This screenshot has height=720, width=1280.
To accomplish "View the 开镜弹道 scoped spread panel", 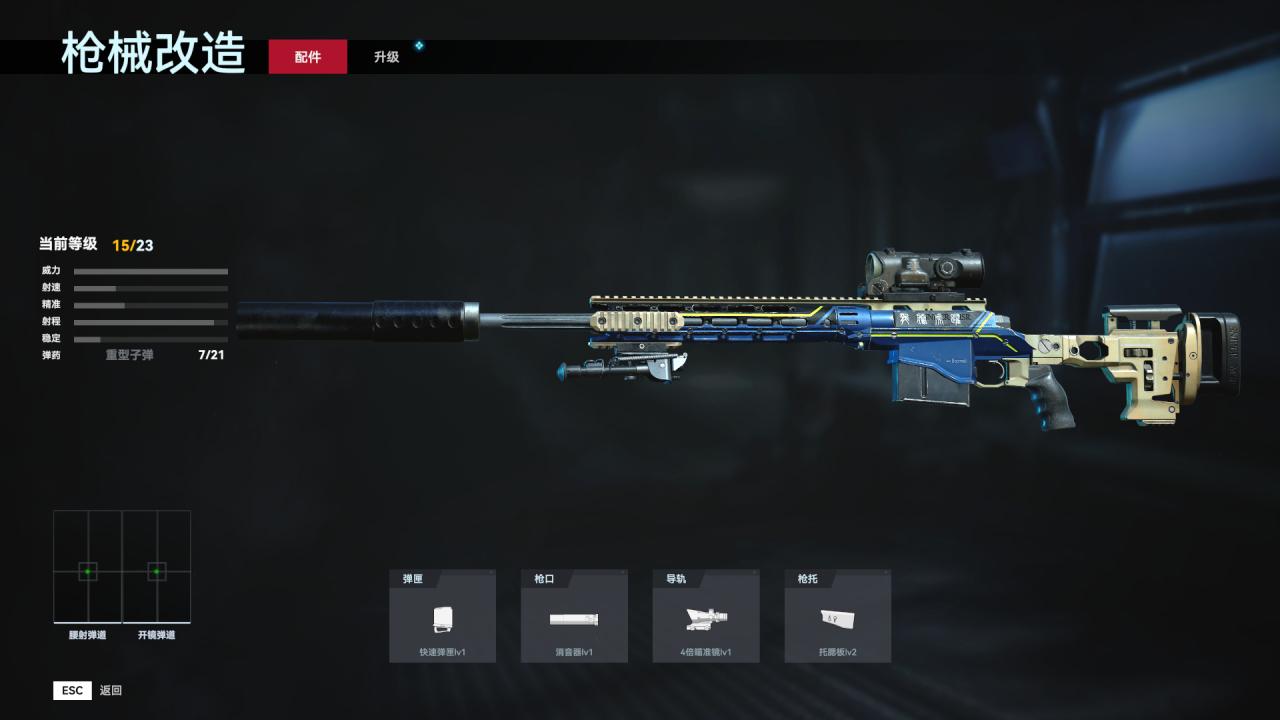I will [x=157, y=568].
